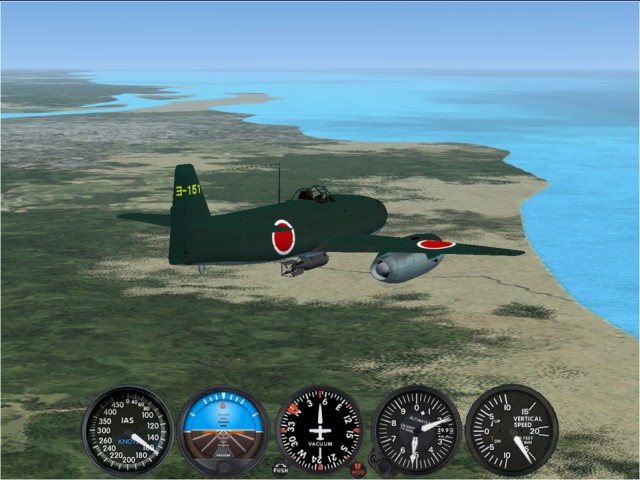Click the PUSH knob on heading gauge
The width and height of the screenshot is (640, 480).
[x=280, y=468]
